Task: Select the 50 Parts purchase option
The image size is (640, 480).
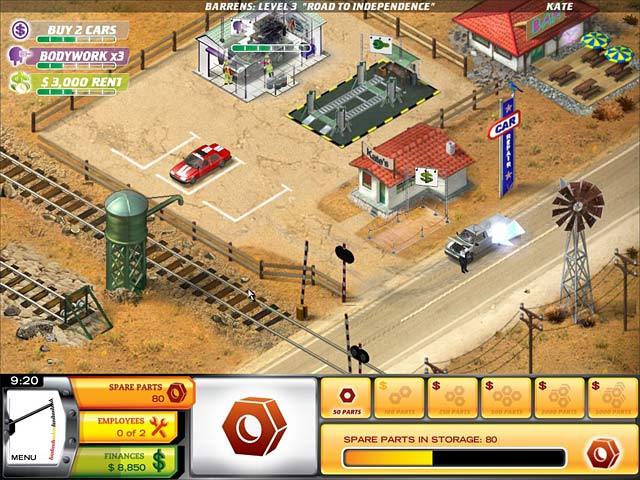Action: pos(345,398)
